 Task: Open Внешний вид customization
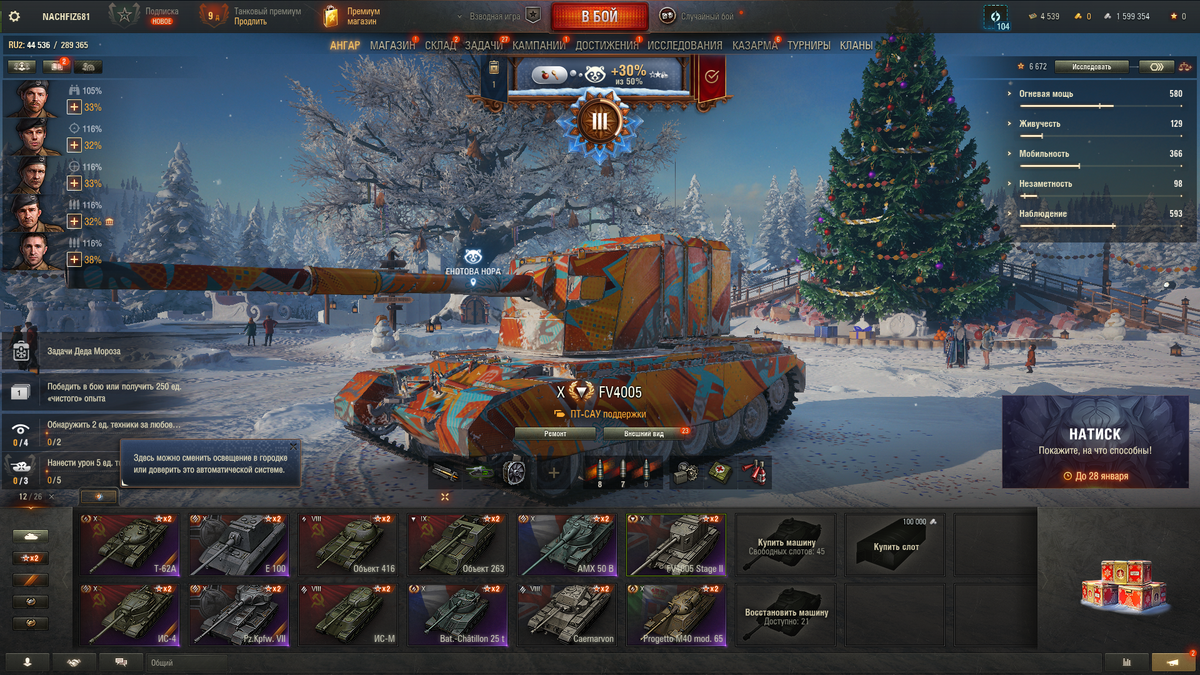tap(644, 434)
